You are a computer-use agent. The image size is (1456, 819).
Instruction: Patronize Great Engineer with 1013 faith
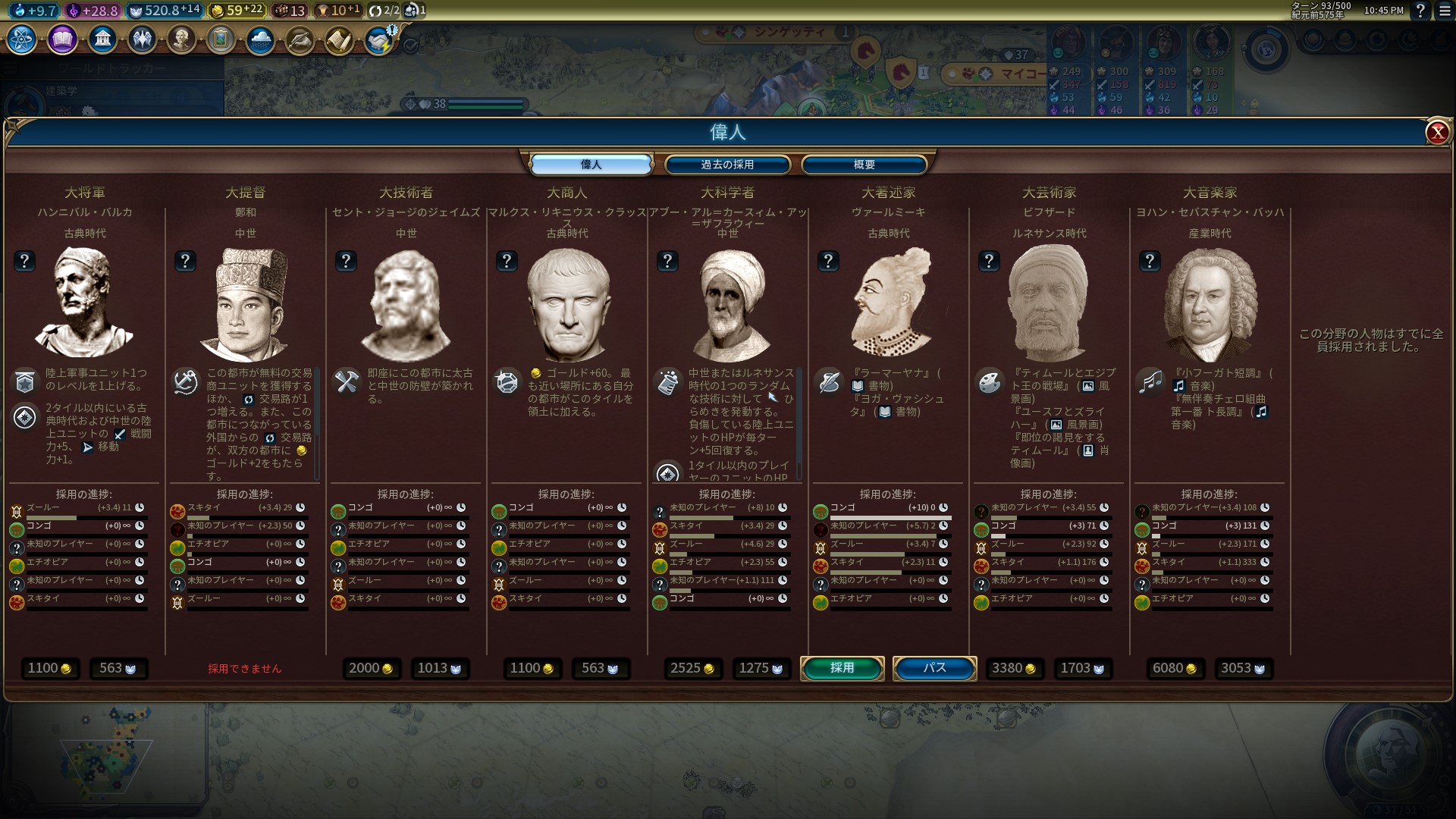pos(440,668)
